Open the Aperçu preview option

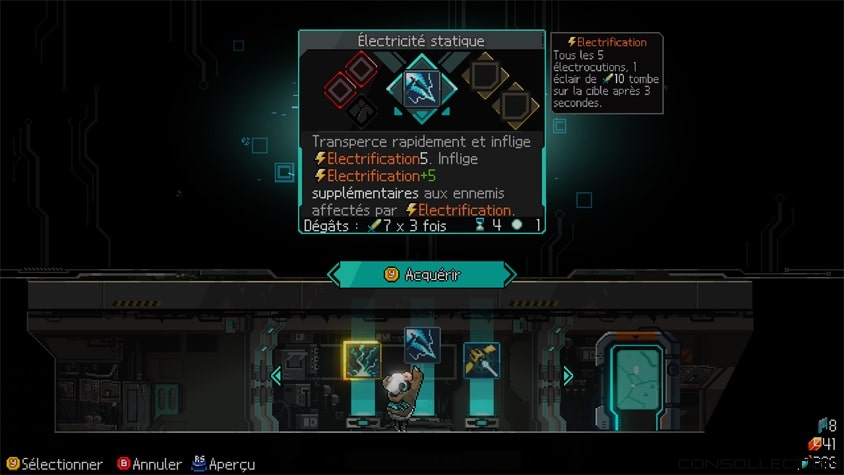(x=223, y=464)
